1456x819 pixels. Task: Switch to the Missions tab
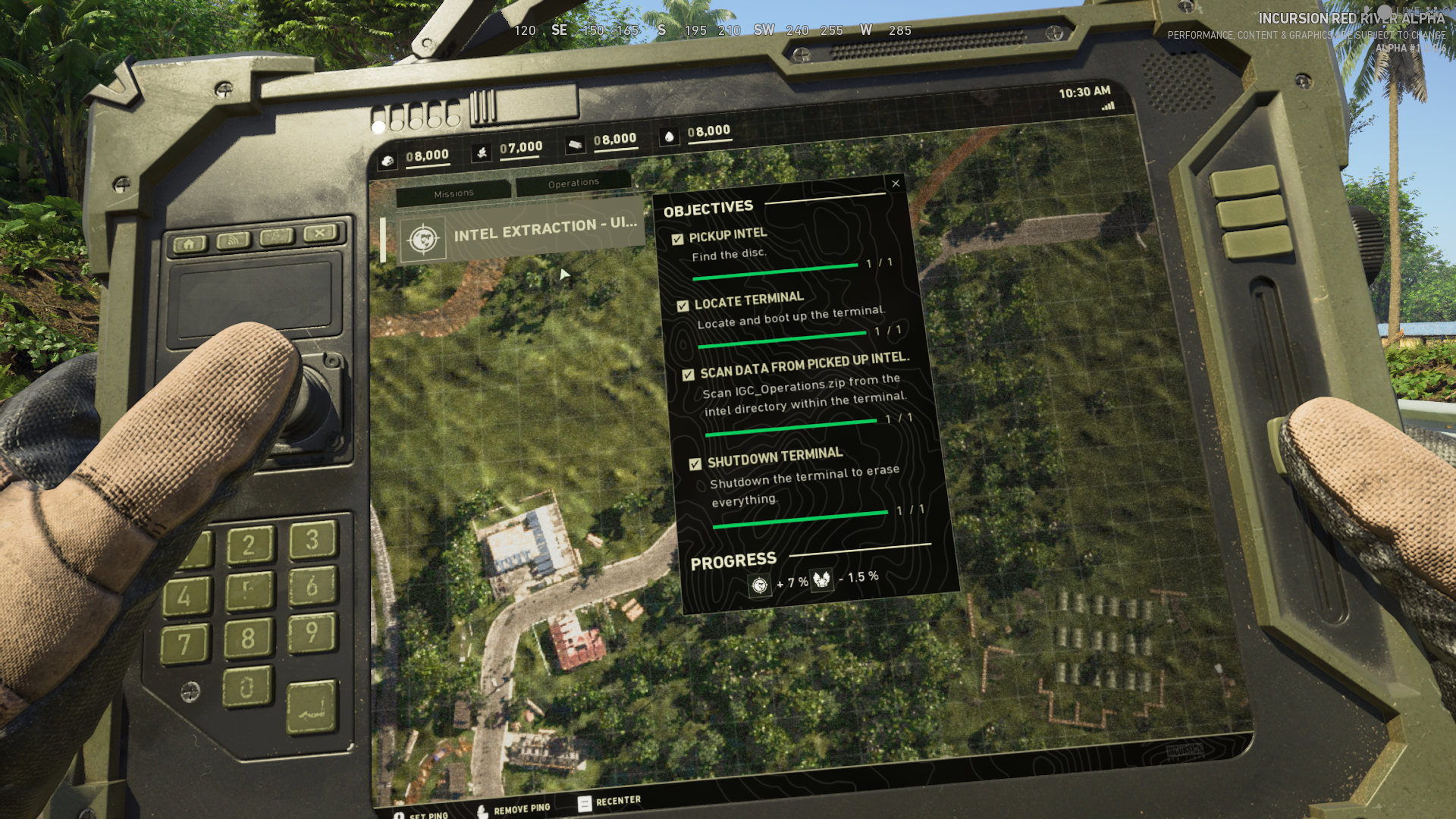pos(453,194)
